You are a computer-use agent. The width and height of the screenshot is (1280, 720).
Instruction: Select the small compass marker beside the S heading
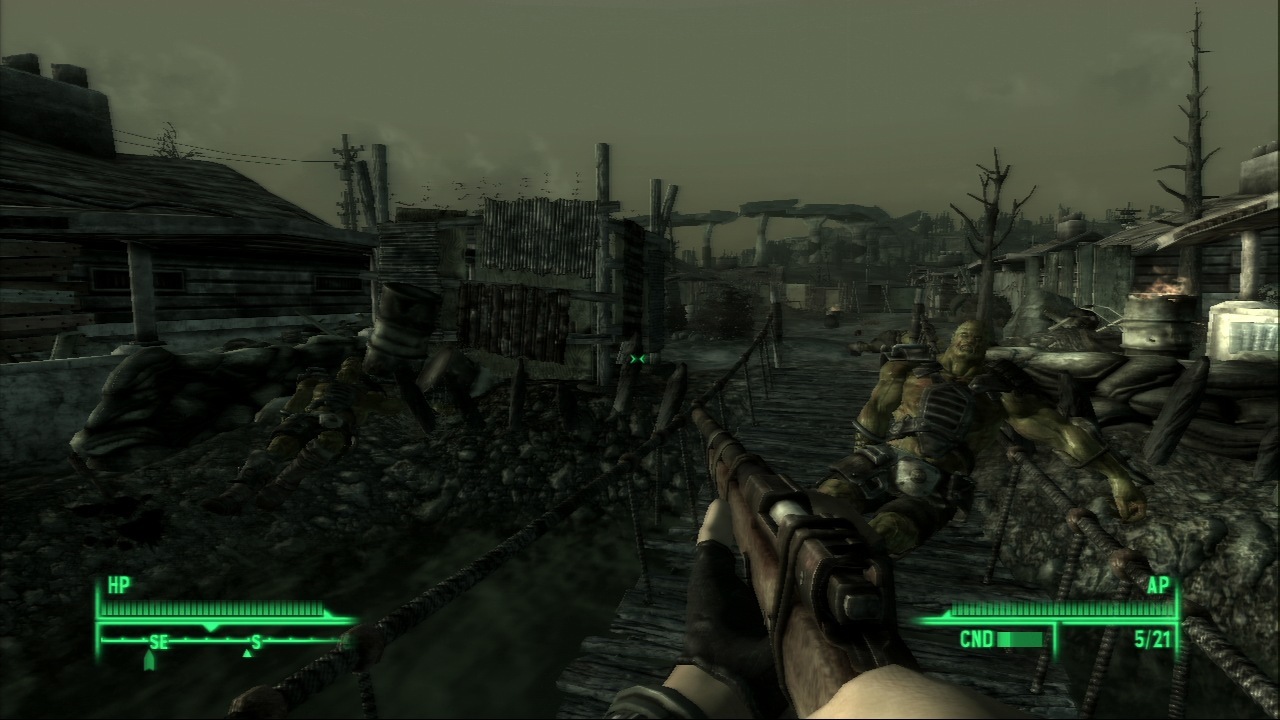(247, 653)
